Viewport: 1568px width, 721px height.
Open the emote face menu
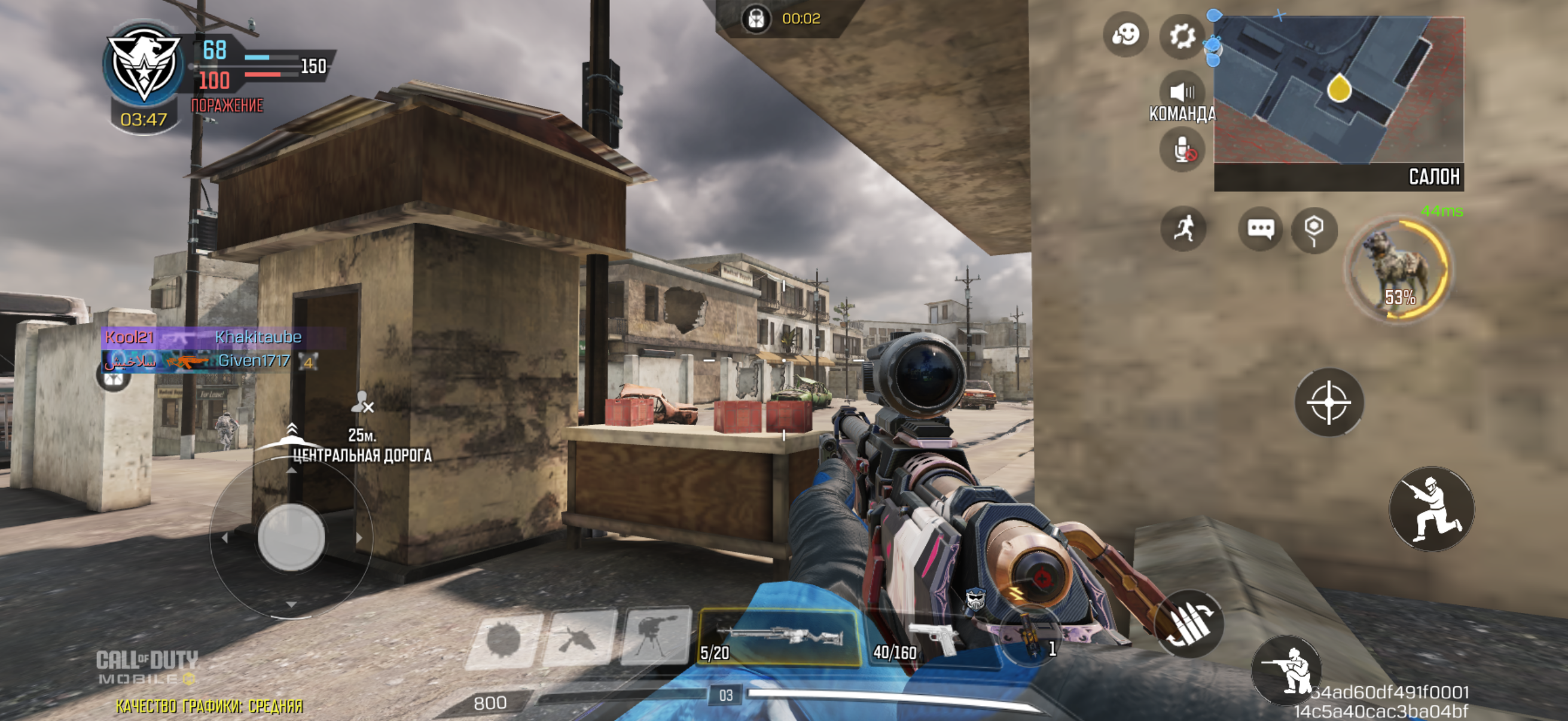pos(1125,35)
